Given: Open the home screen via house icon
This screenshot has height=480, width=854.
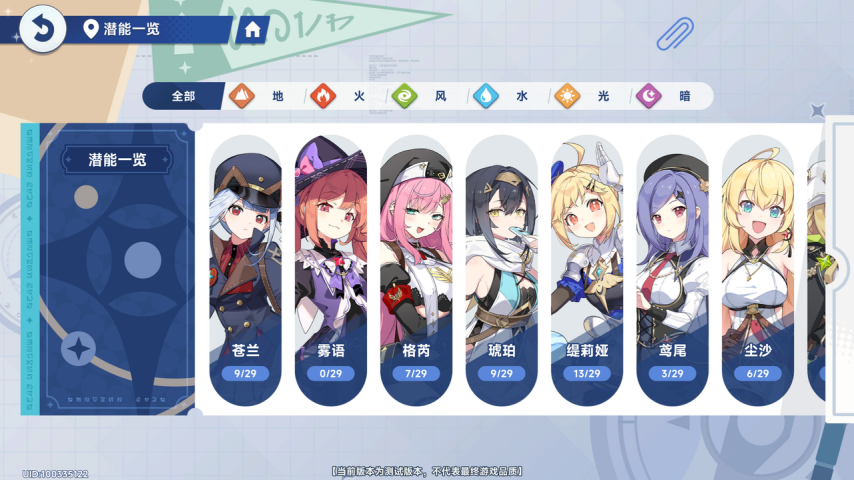Looking at the screenshot, I should [x=252, y=30].
